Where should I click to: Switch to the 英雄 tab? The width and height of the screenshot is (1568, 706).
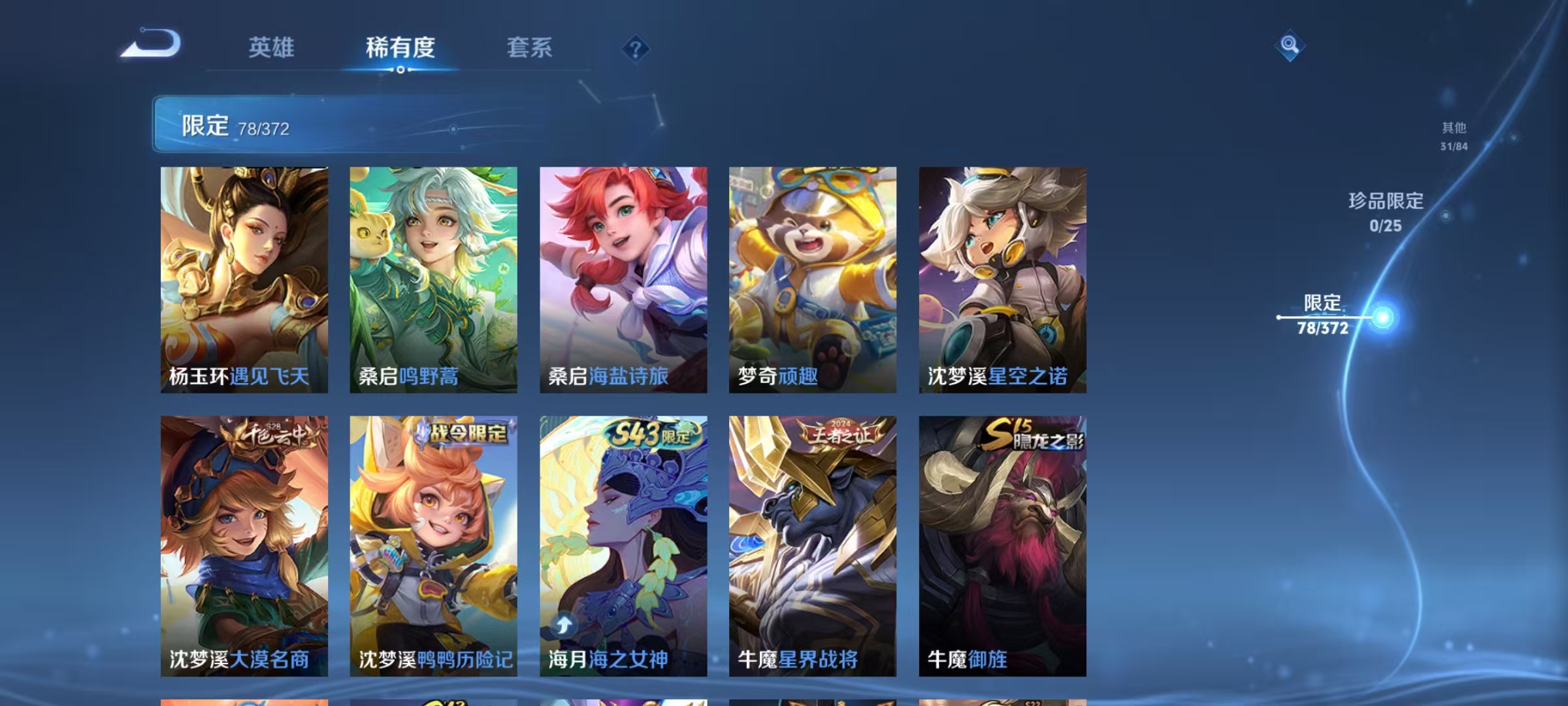[270, 48]
